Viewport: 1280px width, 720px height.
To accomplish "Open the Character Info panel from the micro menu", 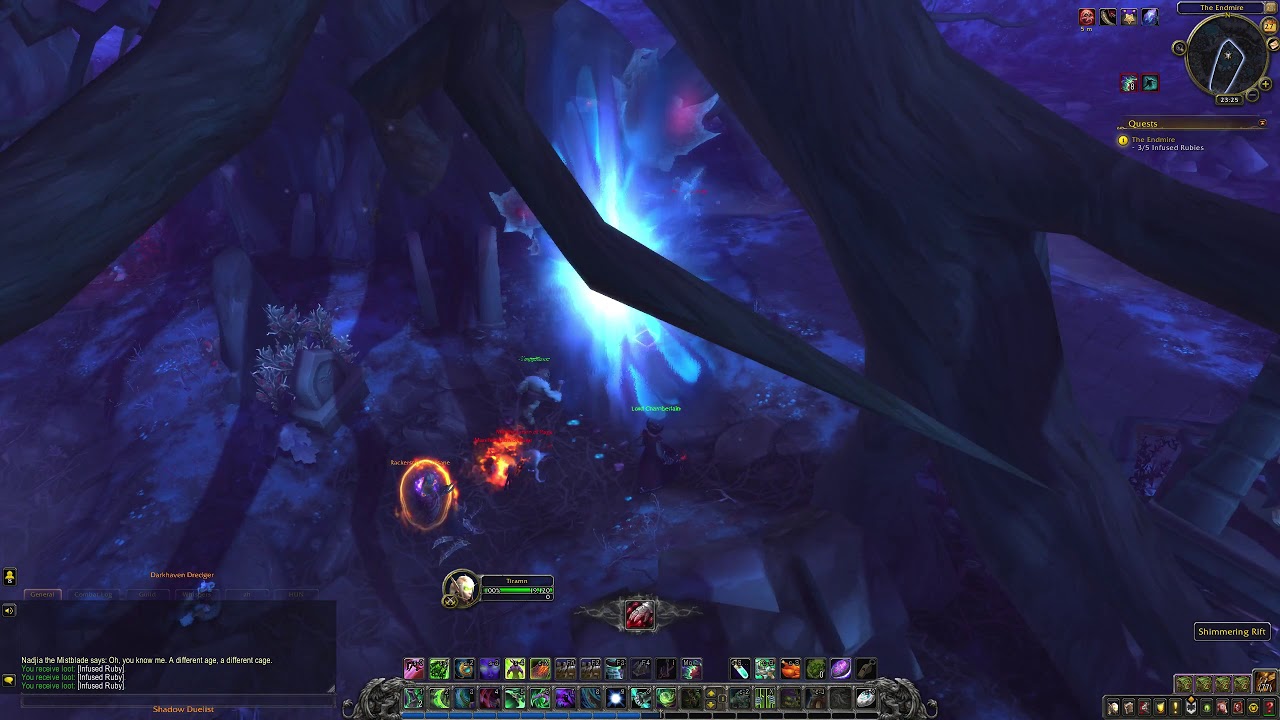I will [x=1113, y=707].
